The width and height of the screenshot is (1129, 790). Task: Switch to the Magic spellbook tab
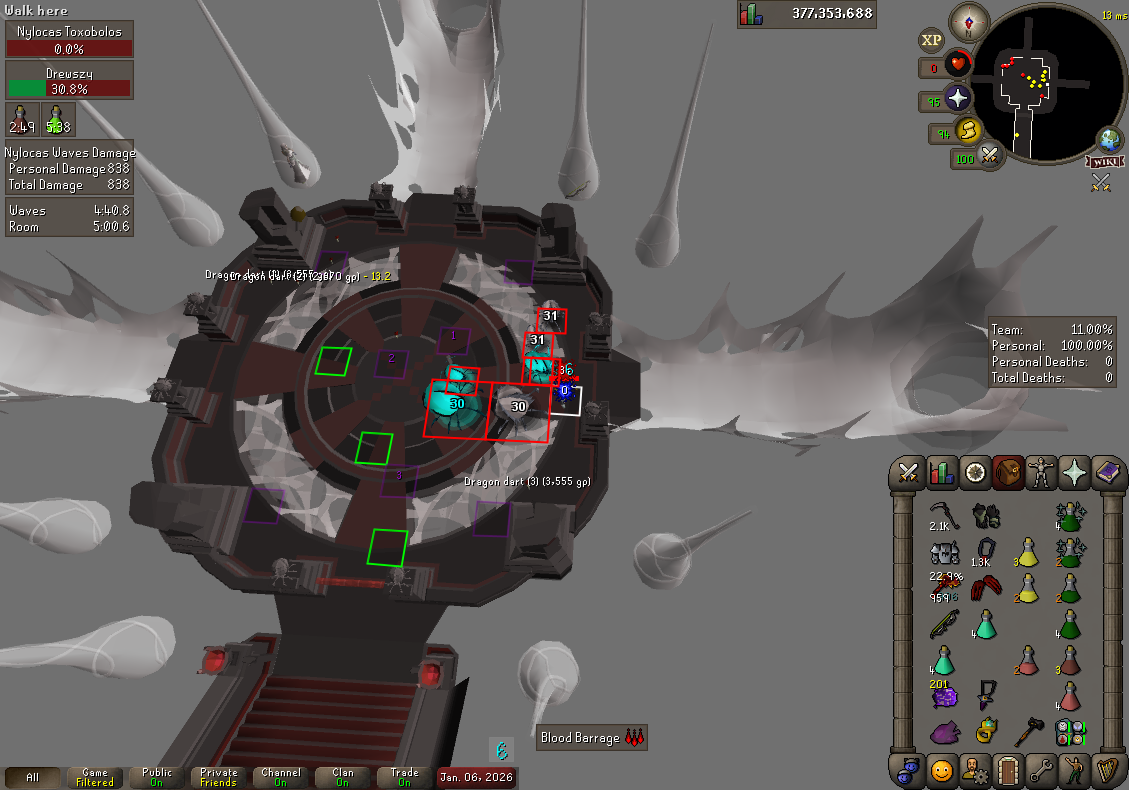1107,472
